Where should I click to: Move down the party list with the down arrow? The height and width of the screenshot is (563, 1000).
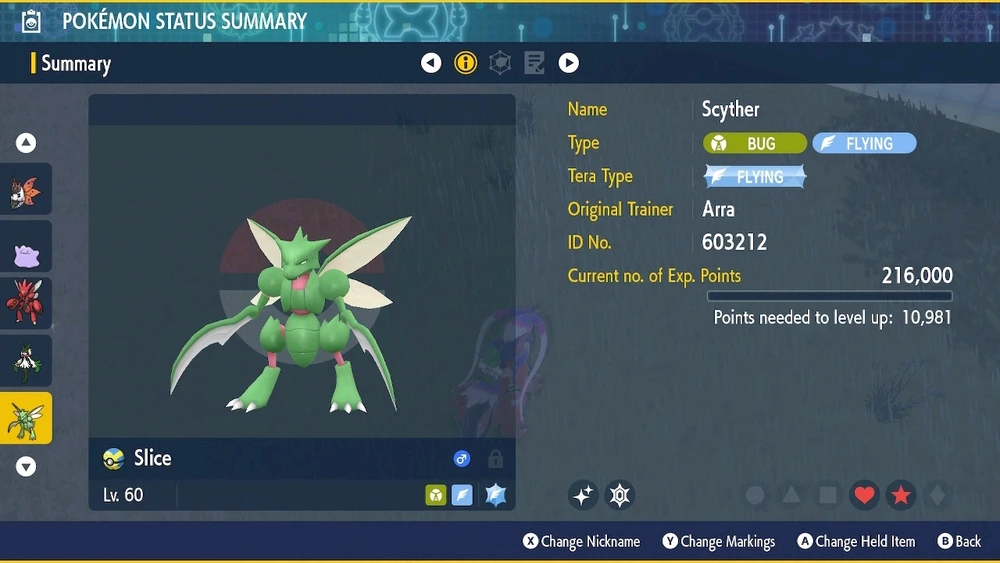(x=26, y=466)
